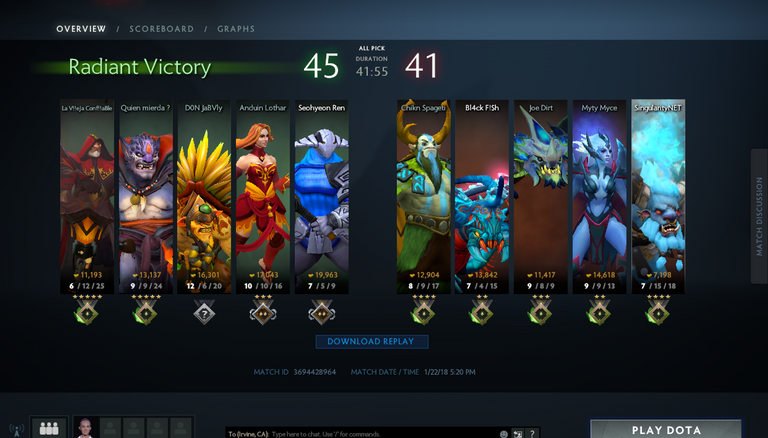Select Myty Myce's Vengeful Spirit card
This screenshot has width=768, height=438.
point(598,190)
